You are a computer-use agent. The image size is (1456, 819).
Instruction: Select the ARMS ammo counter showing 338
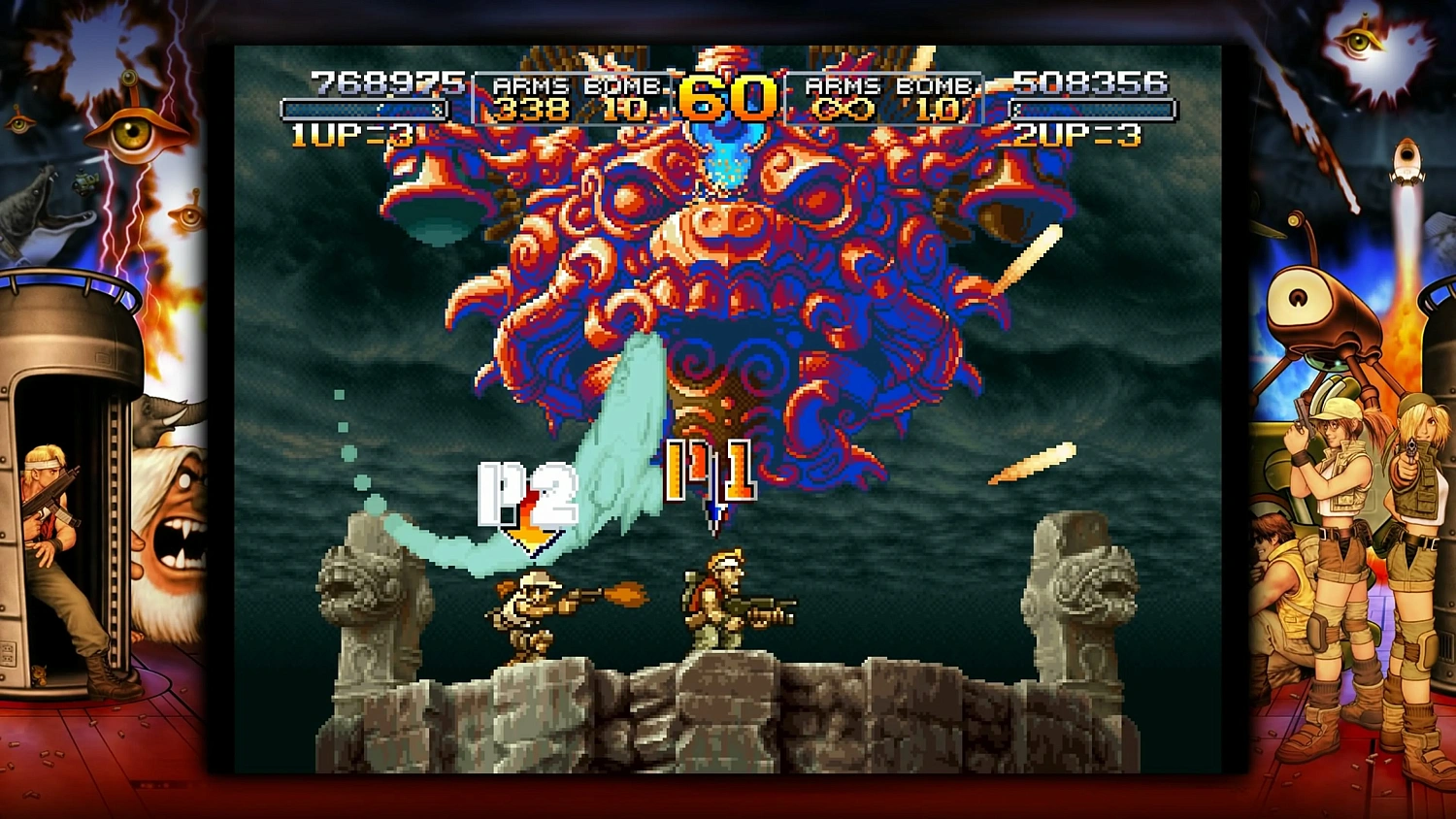(529, 110)
